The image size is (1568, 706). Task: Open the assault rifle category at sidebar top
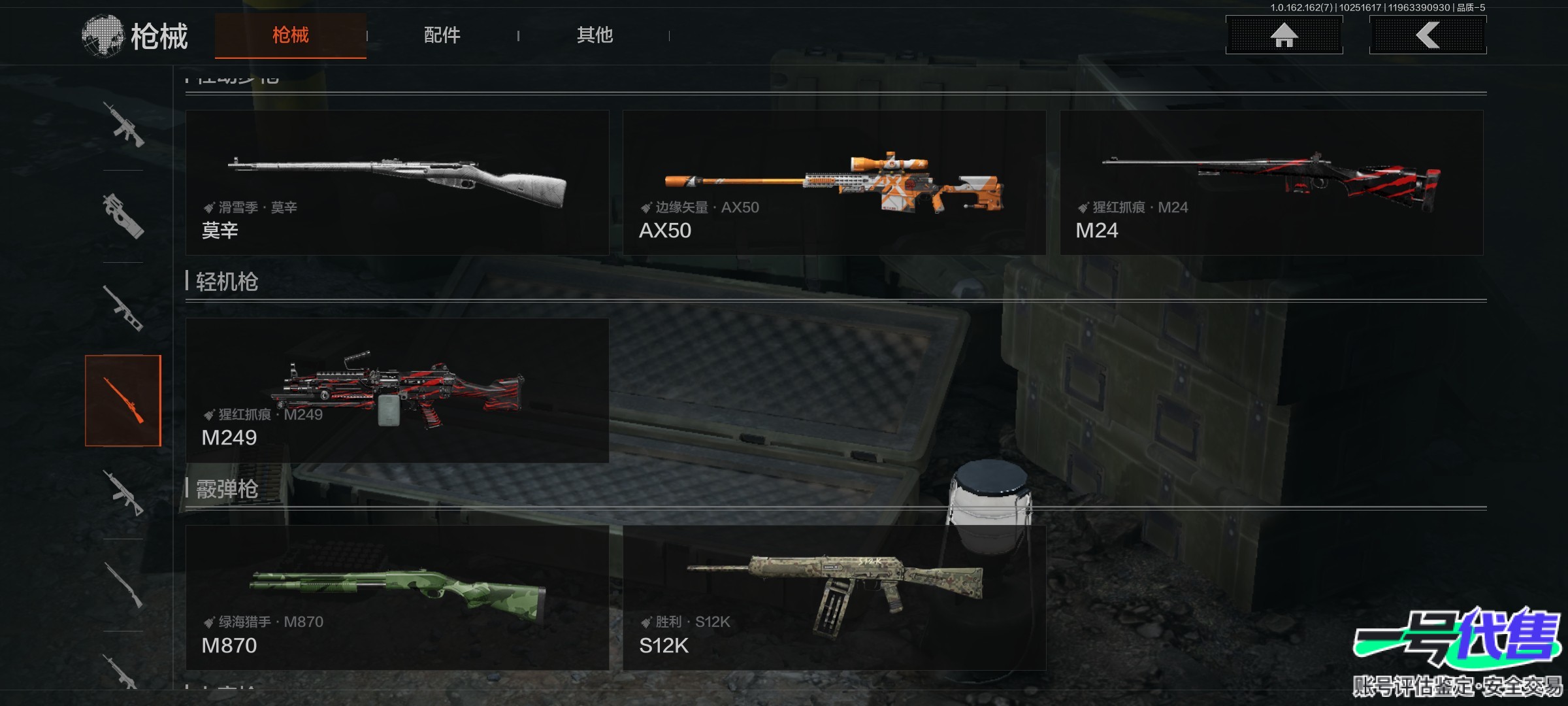tap(123, 124)
